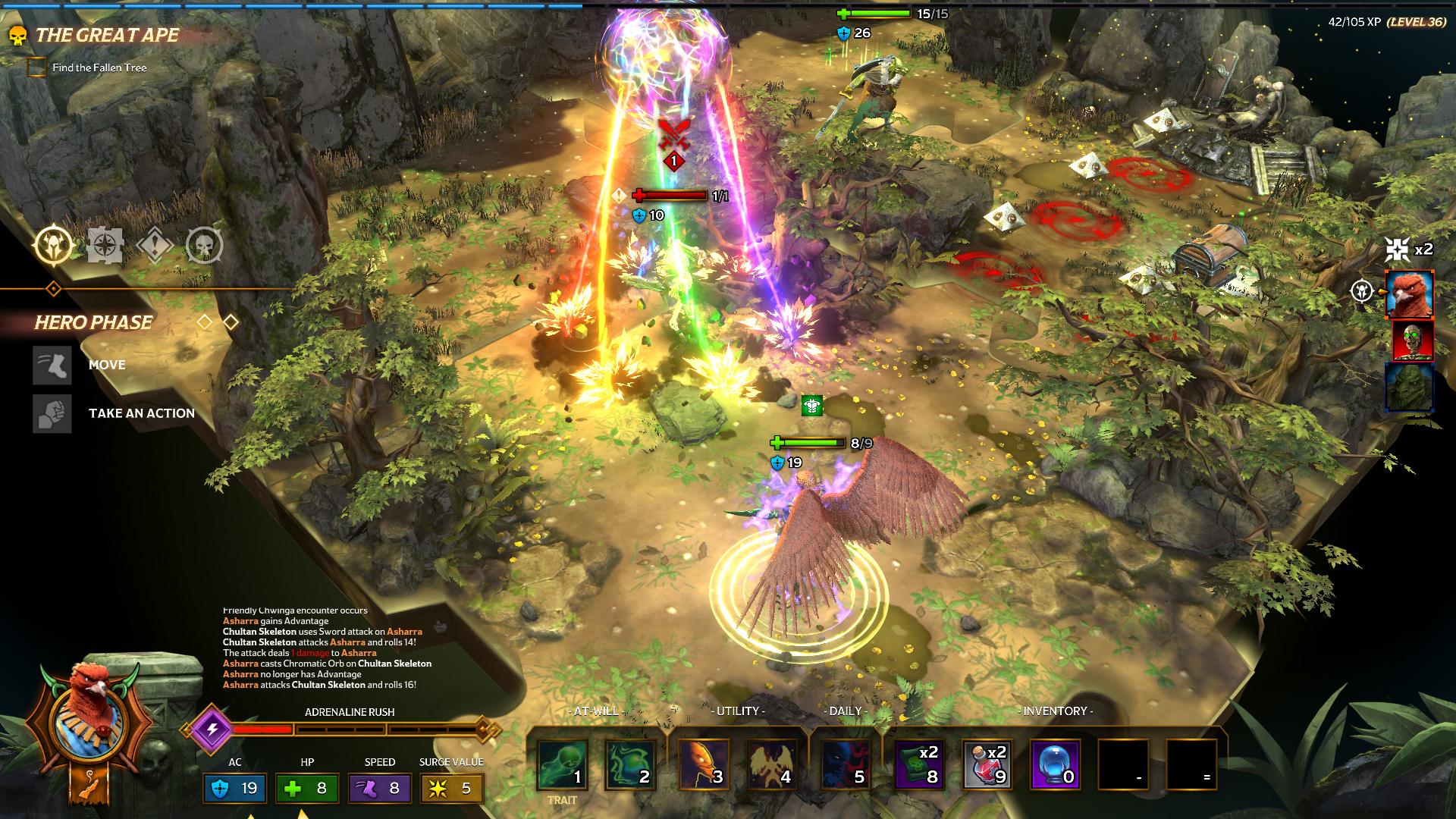Click the compass puzzle-tile exploration icon

click(105, 245)
